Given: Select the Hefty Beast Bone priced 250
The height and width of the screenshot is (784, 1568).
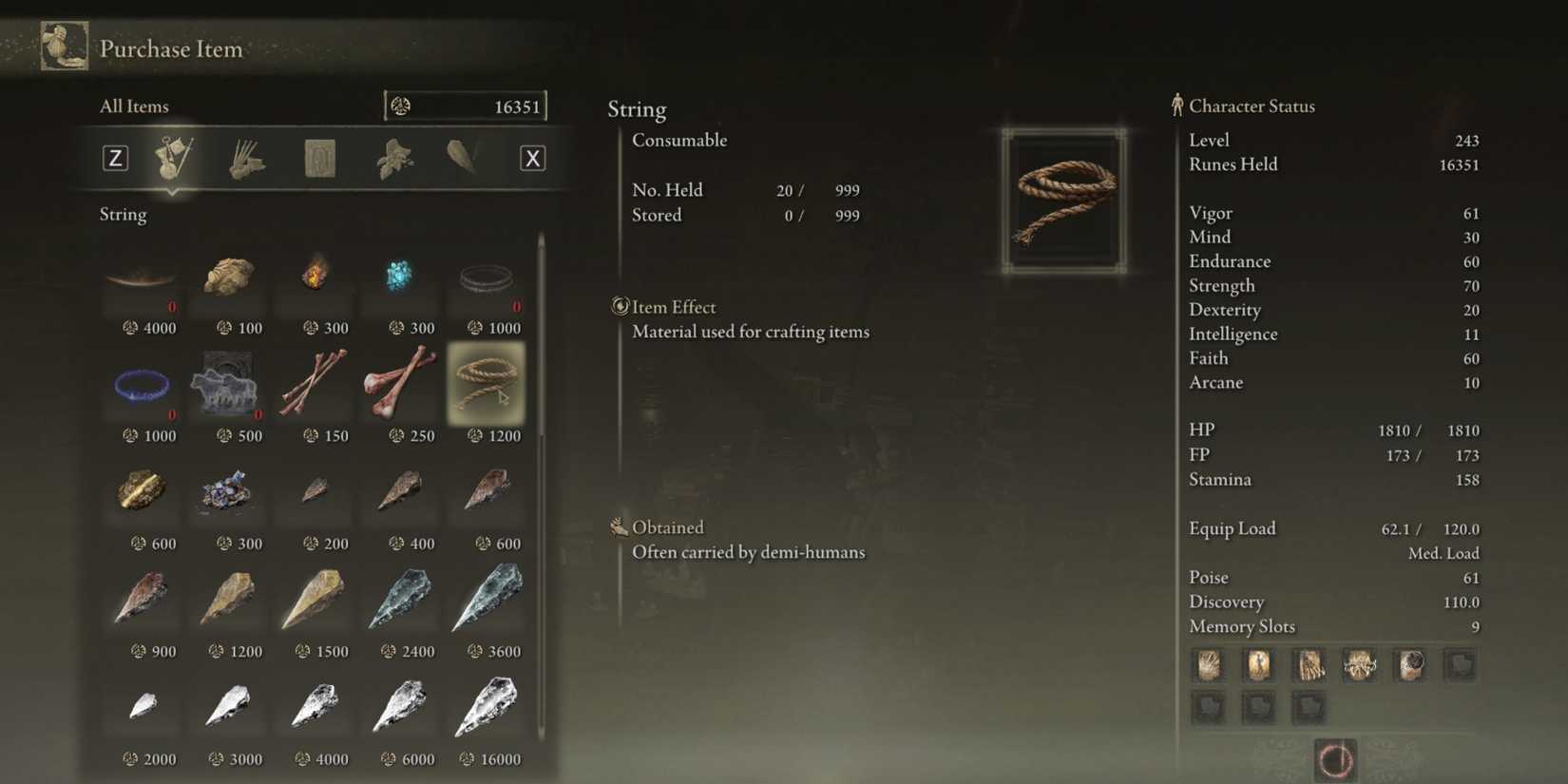Looking at the screenshot, I should coord(399,385).
